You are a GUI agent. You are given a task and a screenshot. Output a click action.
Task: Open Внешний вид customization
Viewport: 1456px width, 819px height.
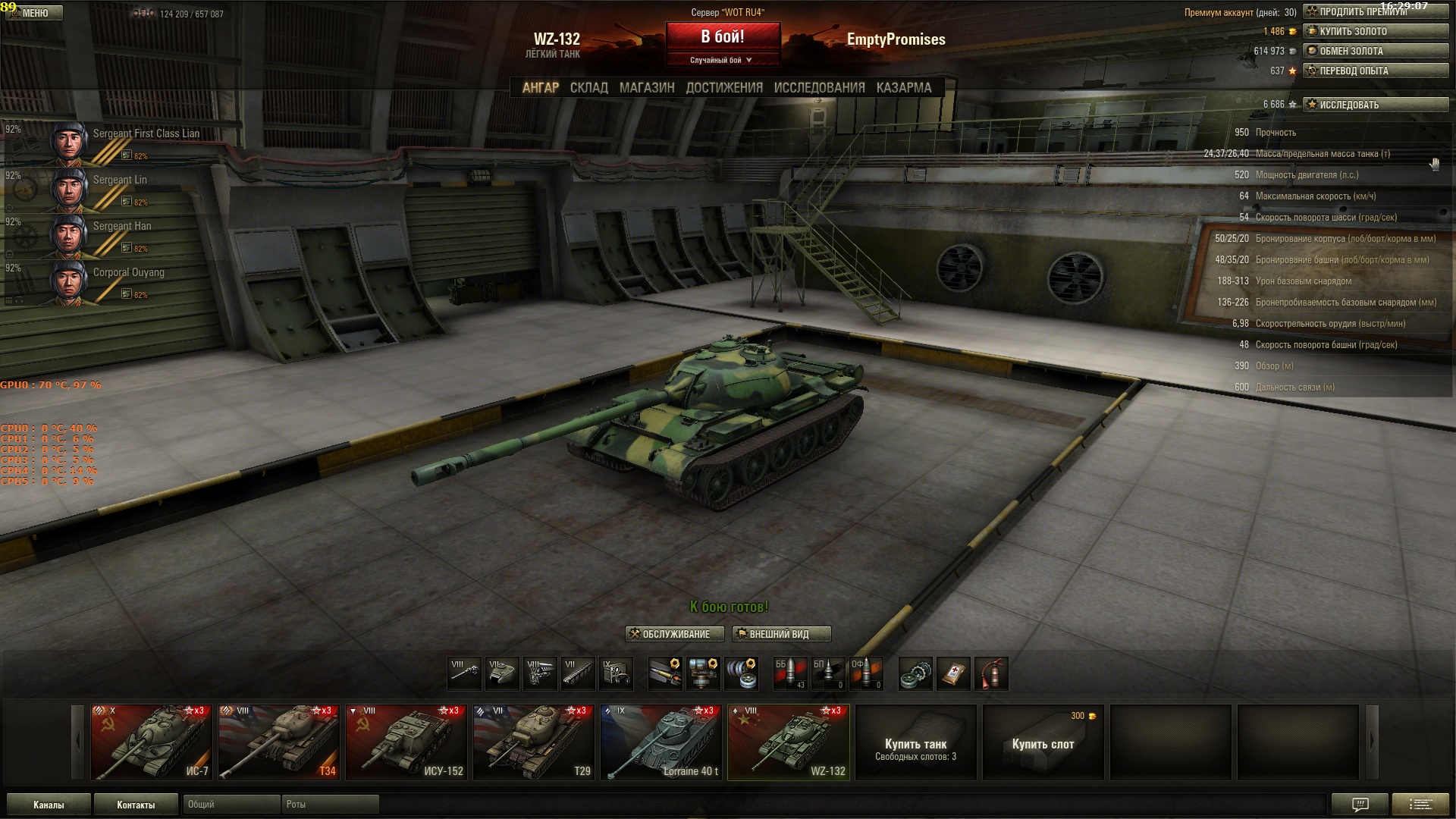point(781,634)
